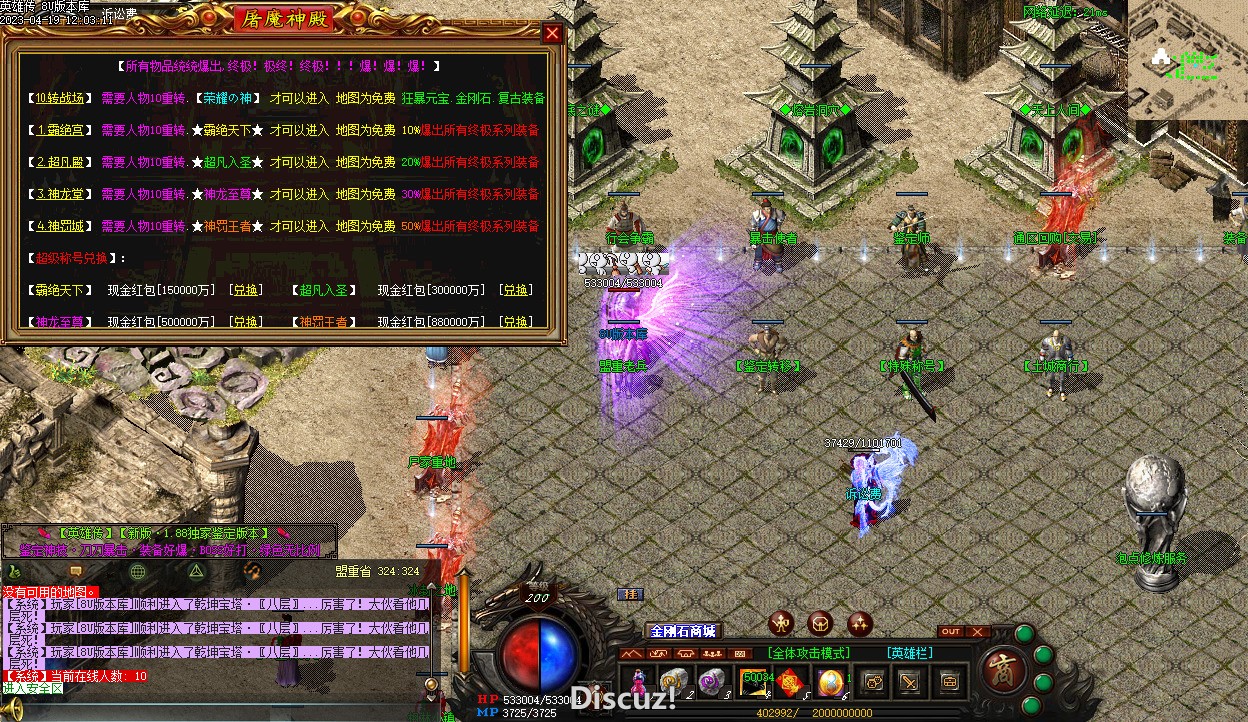Open the minimap
The image size is (1248, 722).
point(1186,60)
